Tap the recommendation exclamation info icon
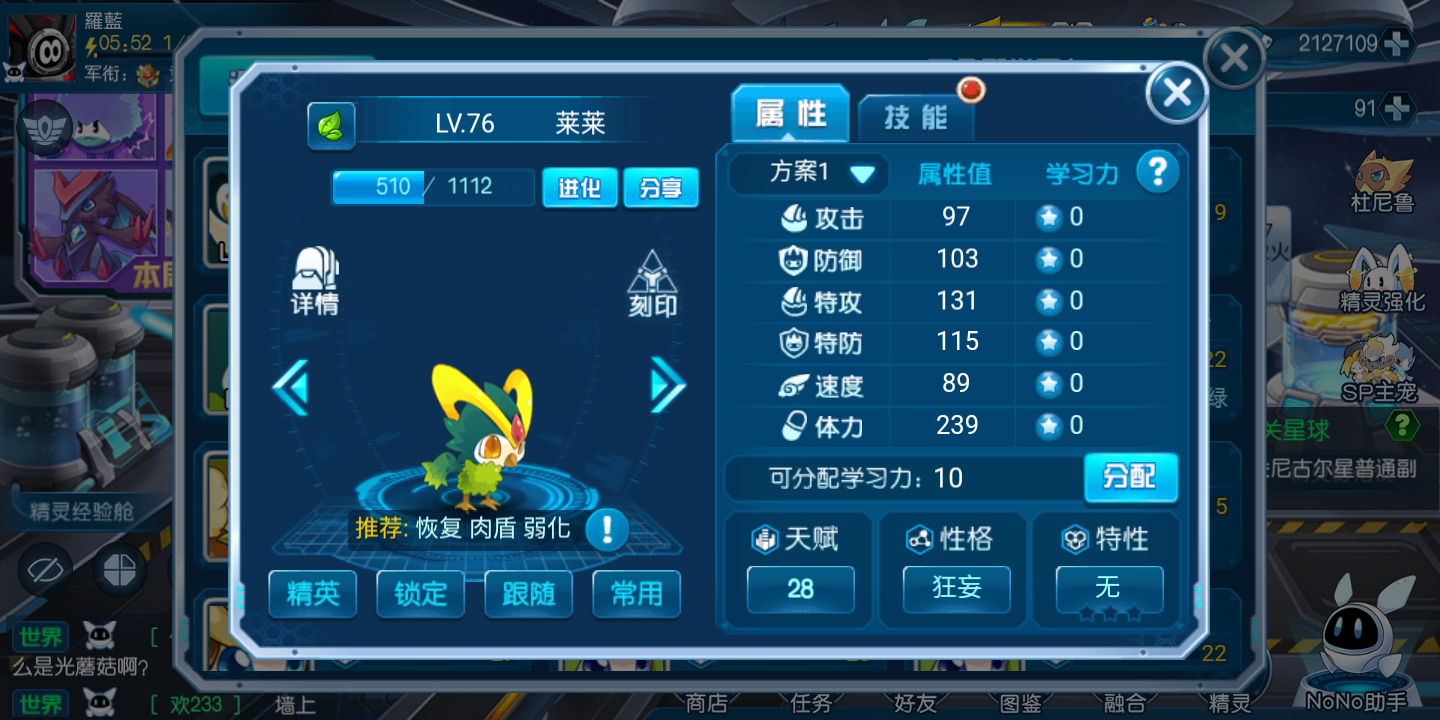 (606, 529)
